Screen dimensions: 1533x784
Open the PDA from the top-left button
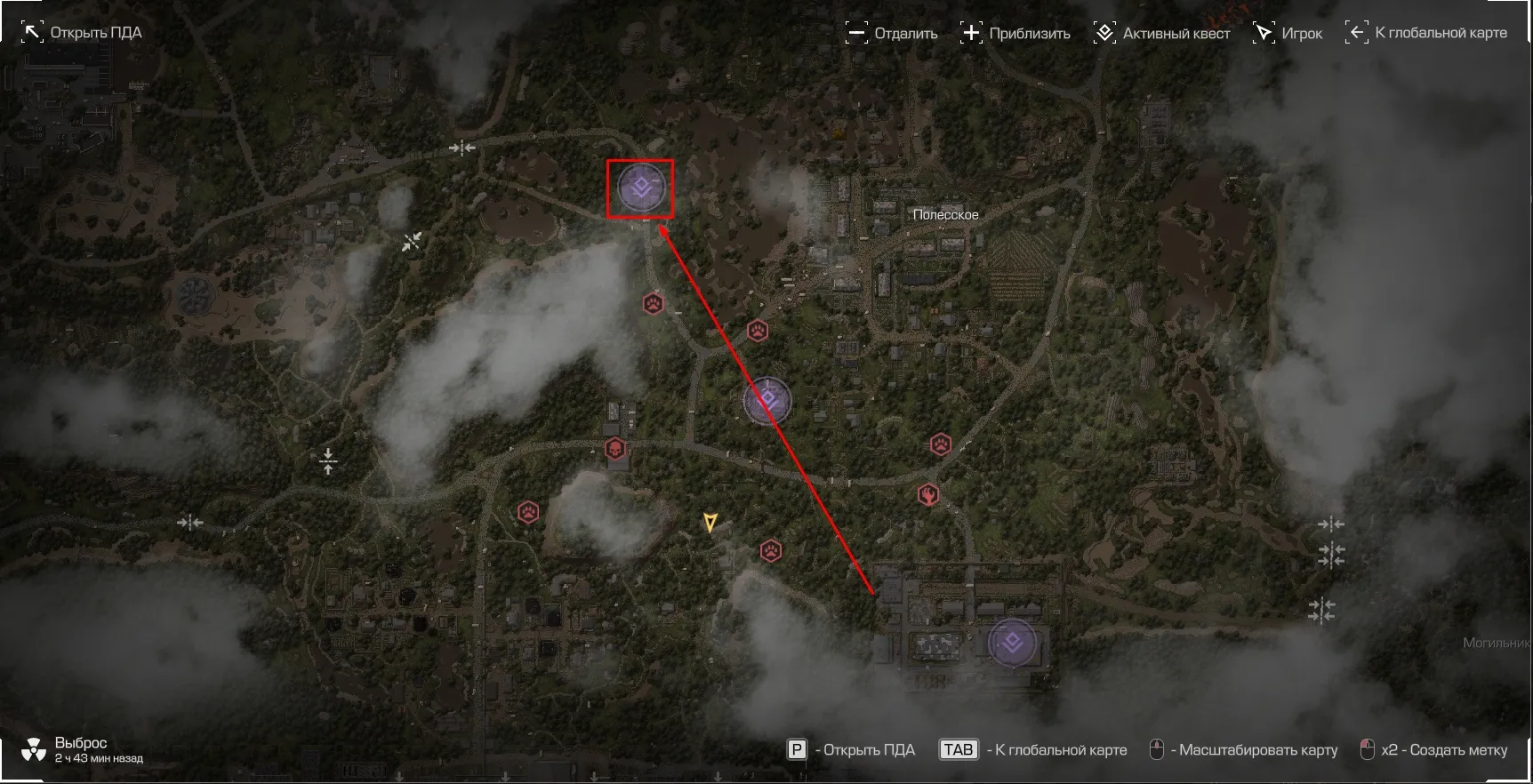[x=82, y=33]
